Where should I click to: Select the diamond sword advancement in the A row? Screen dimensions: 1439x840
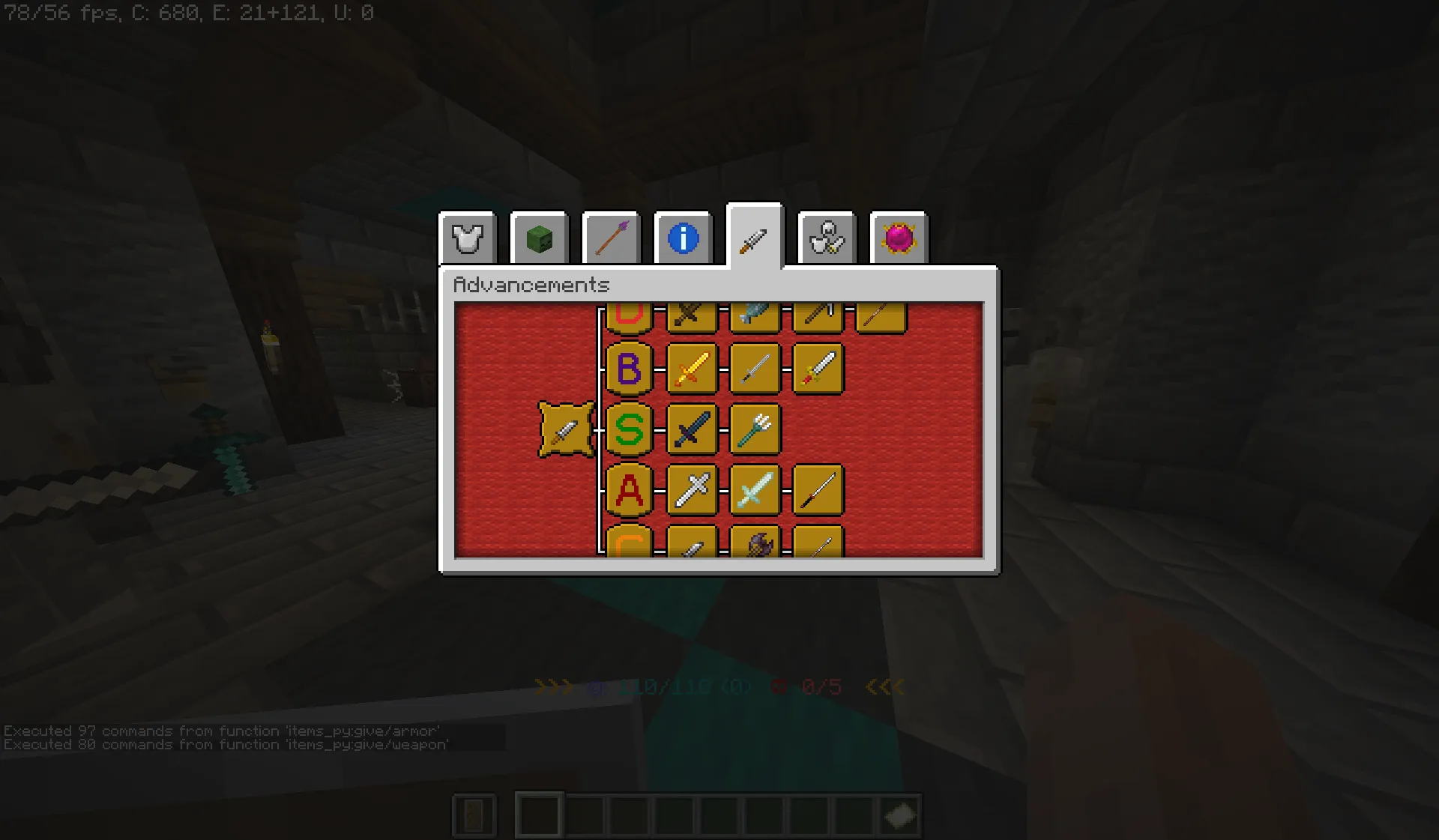pyautogui.click(x=755, y=492)
